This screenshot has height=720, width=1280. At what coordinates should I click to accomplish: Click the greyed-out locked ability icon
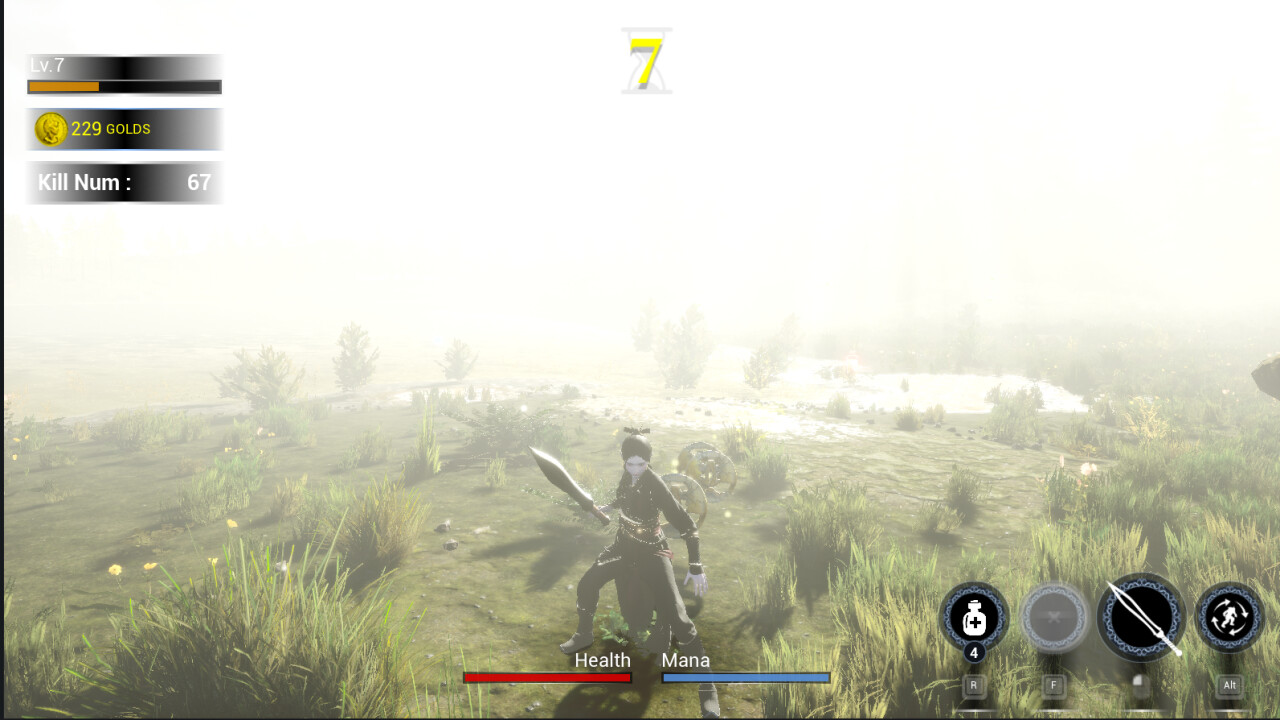click(x=1054, y=617)
